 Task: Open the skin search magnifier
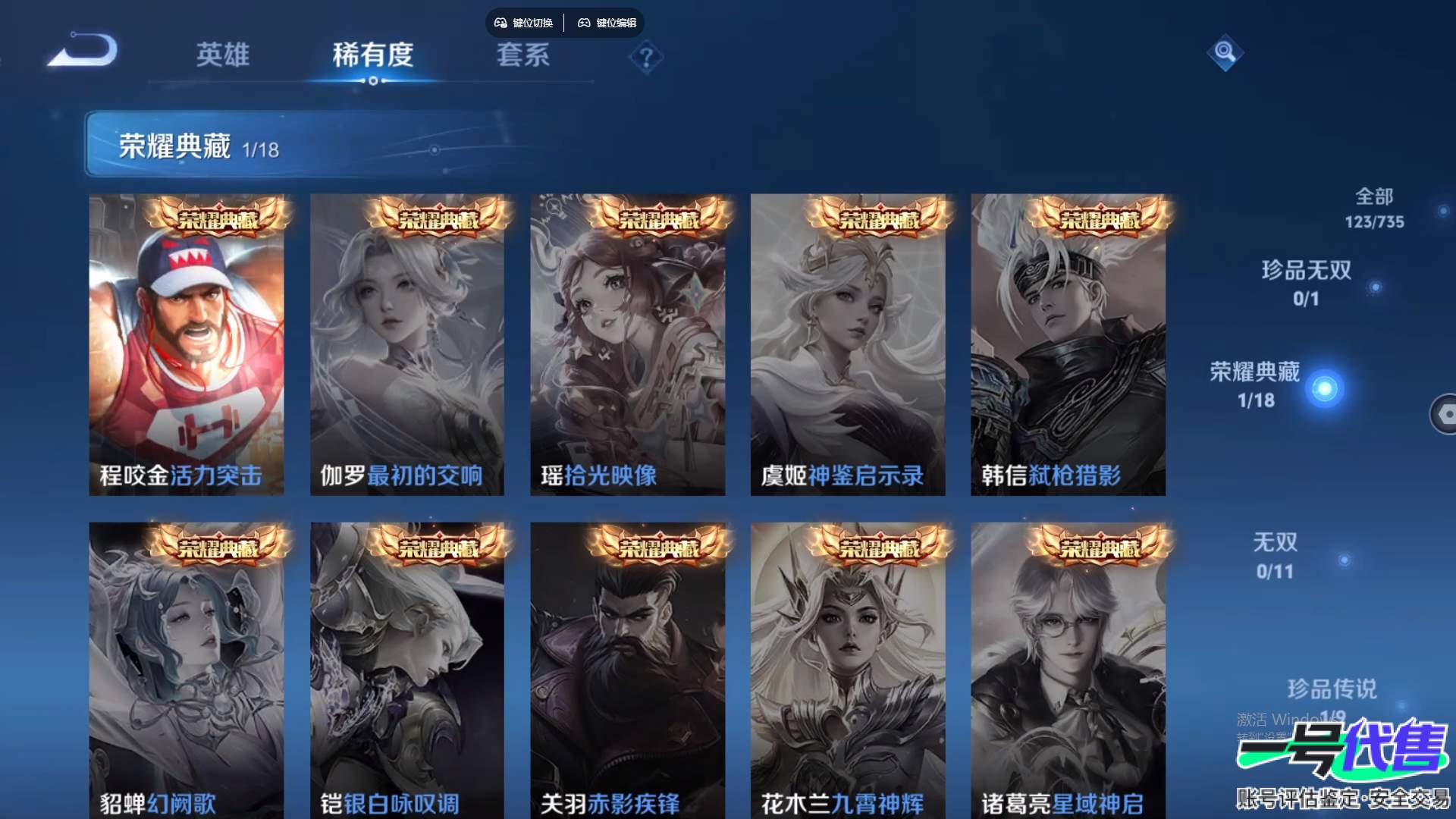point(1225,52)
